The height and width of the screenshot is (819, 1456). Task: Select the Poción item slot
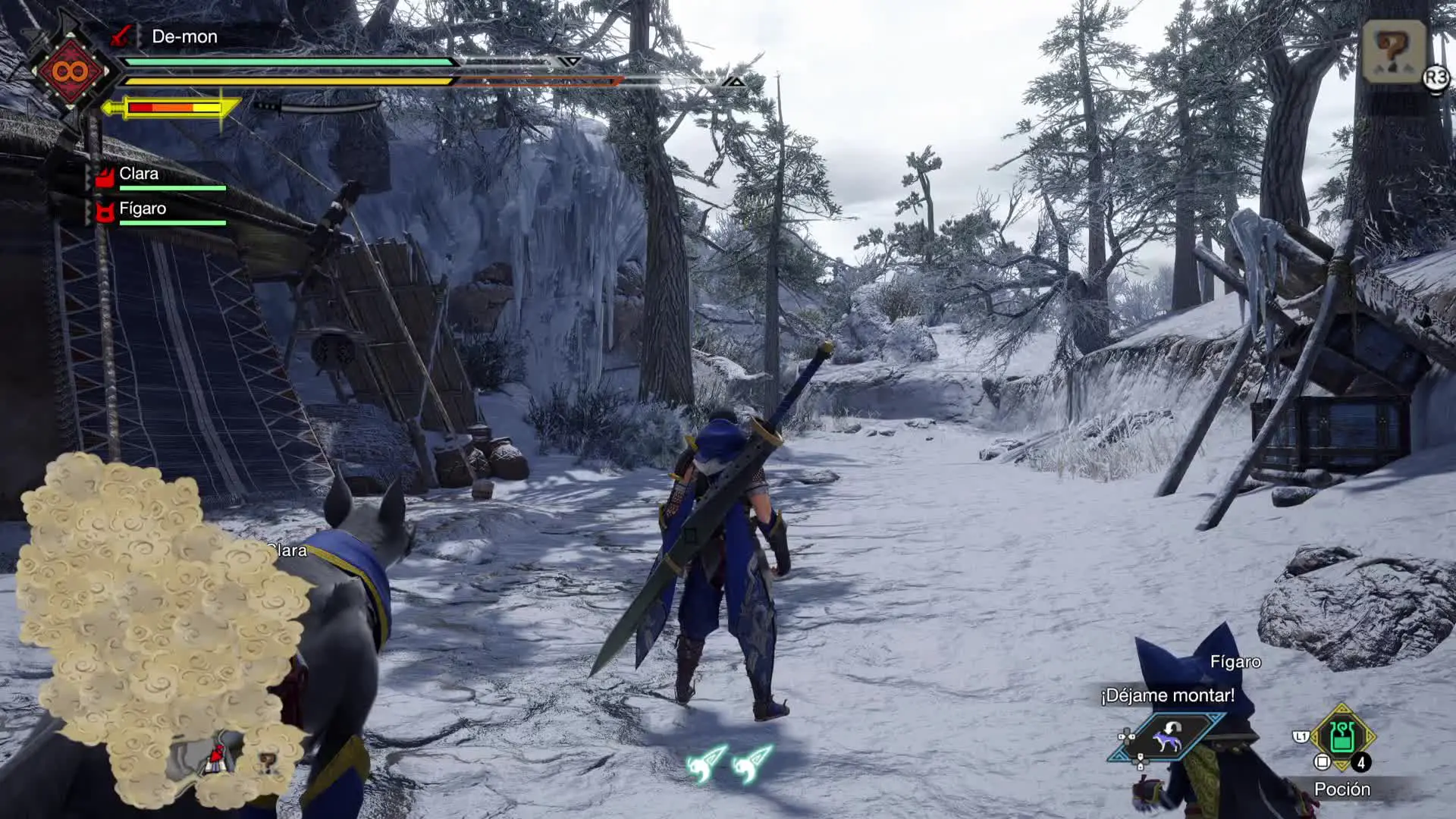(x=1341, y=736)
